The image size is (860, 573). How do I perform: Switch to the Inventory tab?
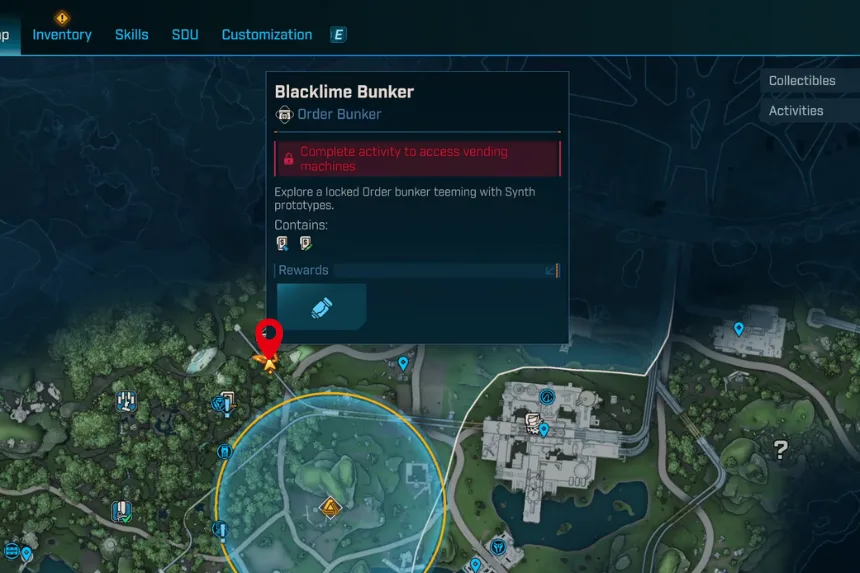tap(62, 35)
